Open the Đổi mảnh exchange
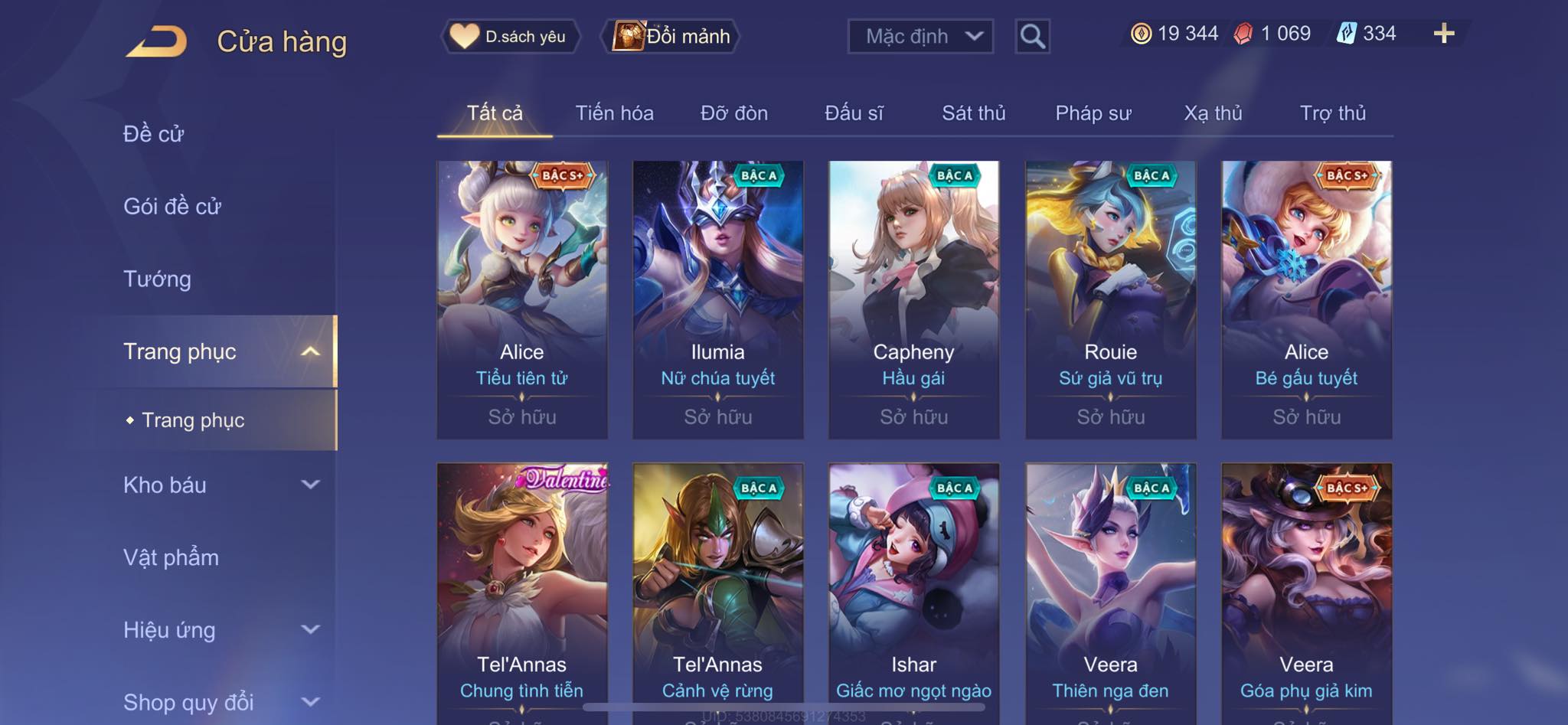Image resolution: width=1568 pixels, height=725 pixels. click(672, 36)
